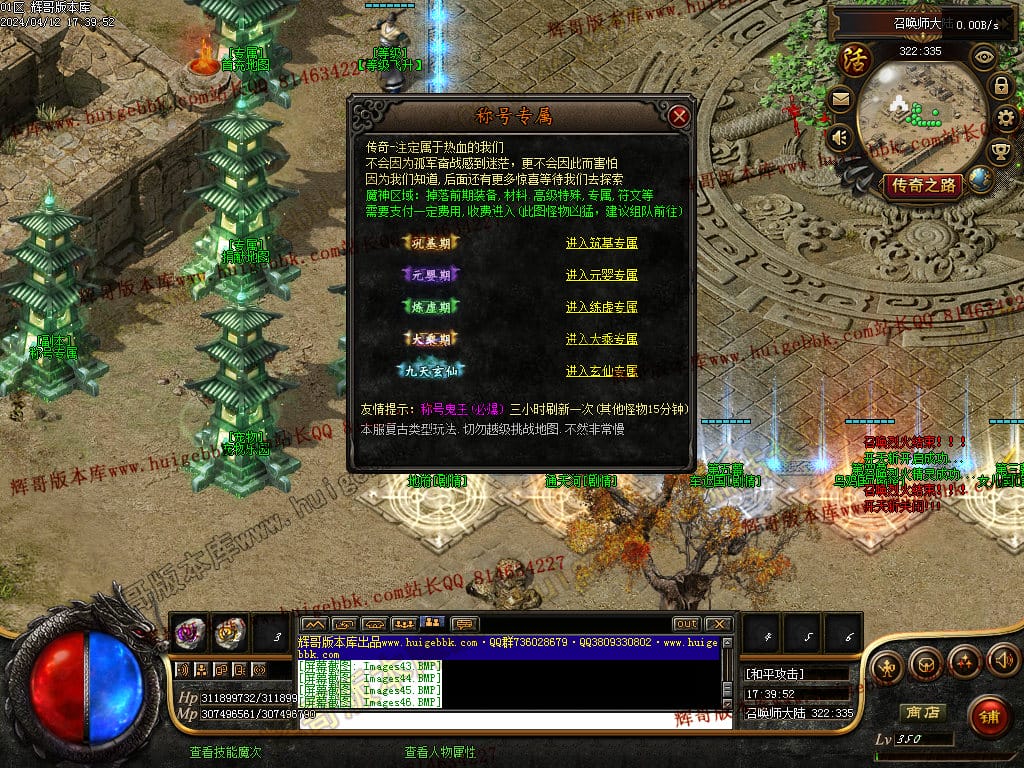Open settings with the gear icon
Screen dimensions: 1024x768
click(x=1008, y=119)
